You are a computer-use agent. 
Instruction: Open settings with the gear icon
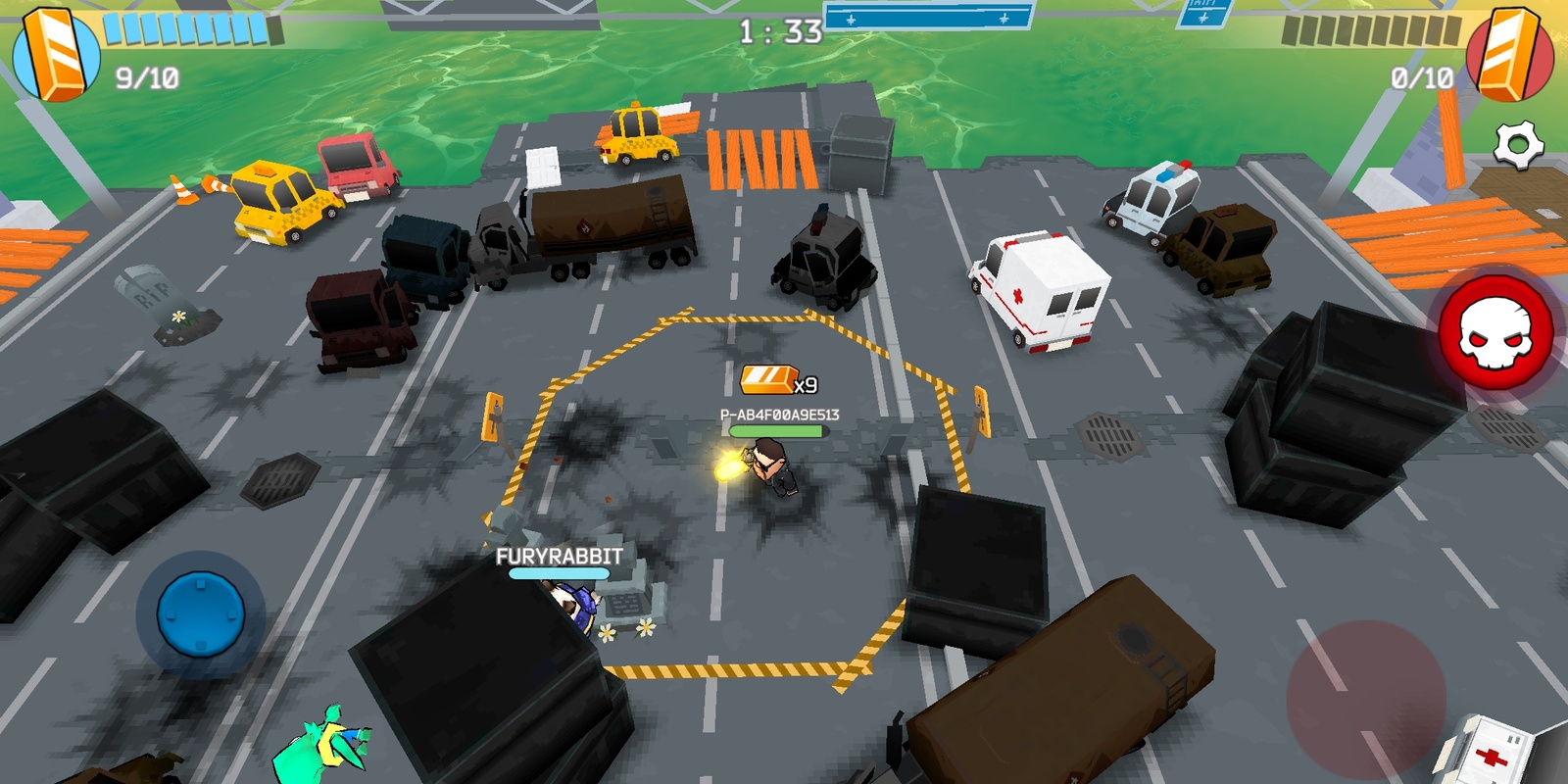point(1518,147)
